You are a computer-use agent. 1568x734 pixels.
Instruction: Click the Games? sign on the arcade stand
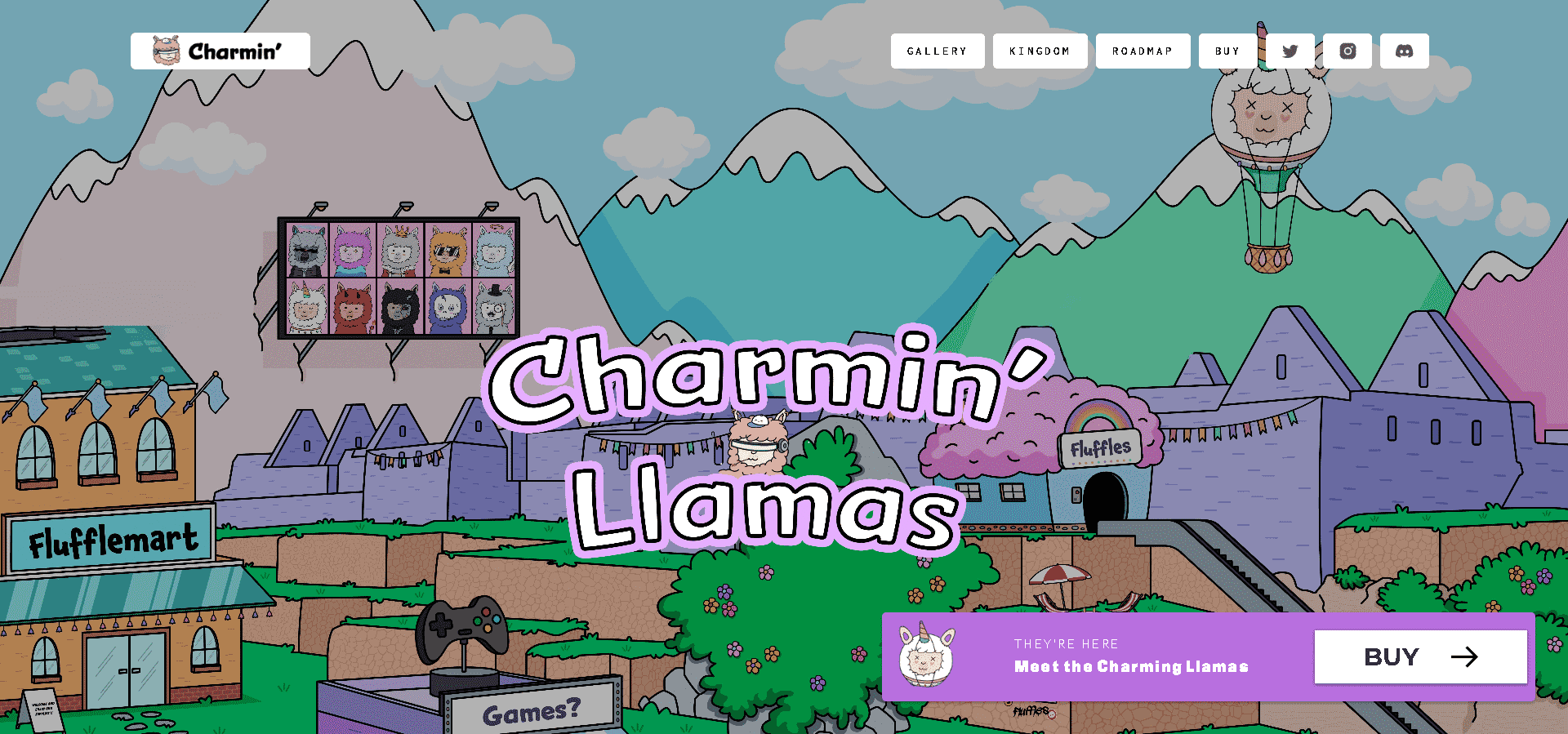coord(531,712)
